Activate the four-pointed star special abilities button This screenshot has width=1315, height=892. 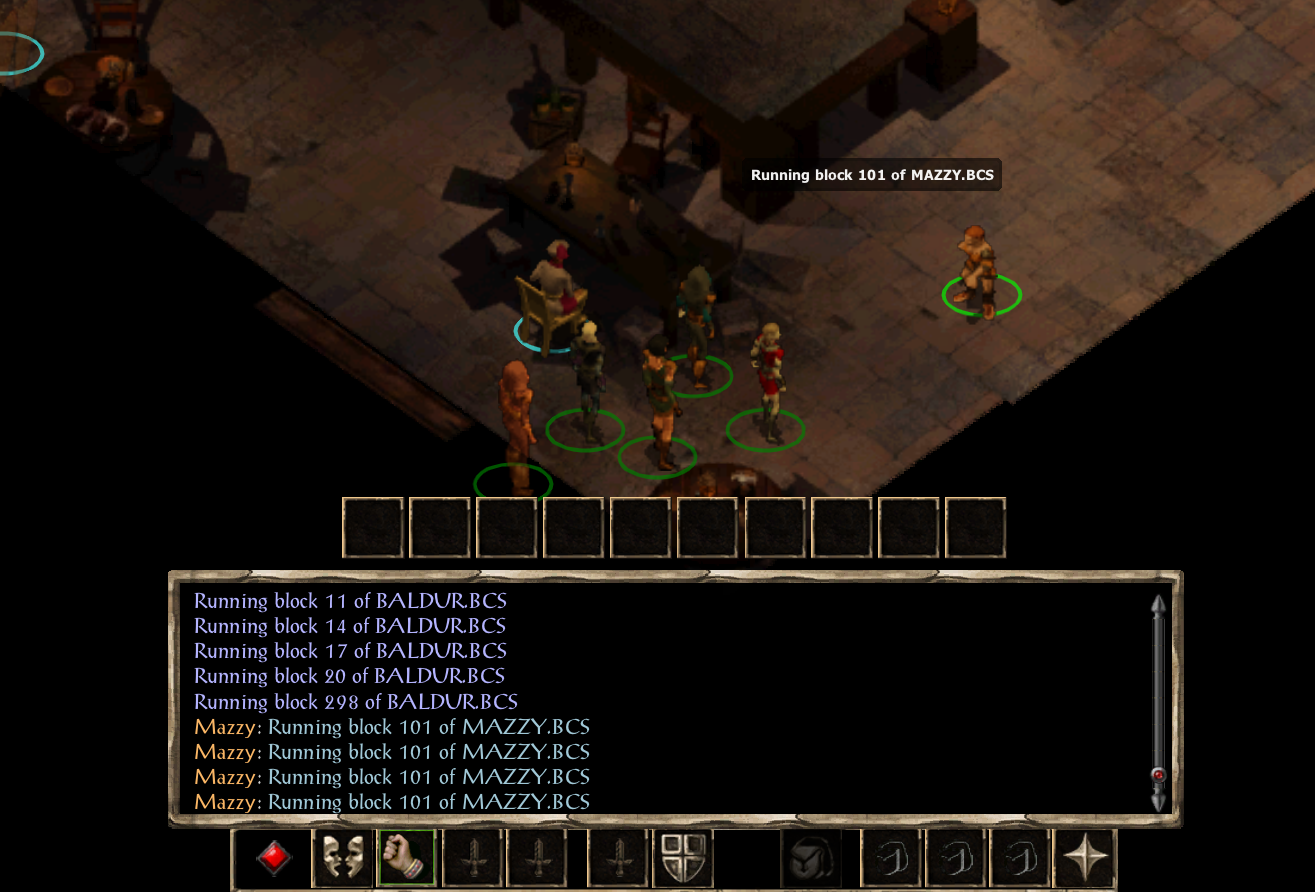tap(1083, 858)
